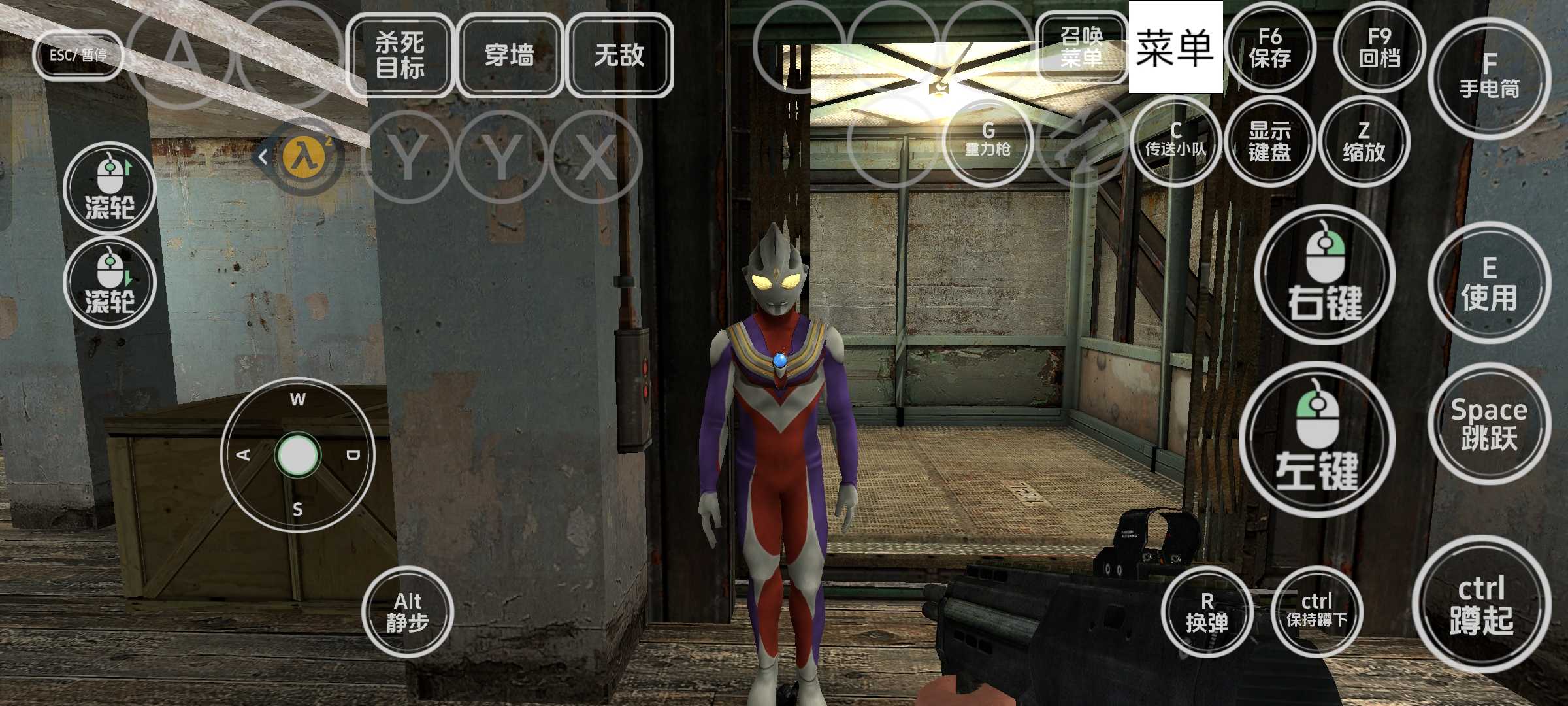Reload with the R 换弹 button
This screenshot has height=706, width=1568.
coord(1207,612)
